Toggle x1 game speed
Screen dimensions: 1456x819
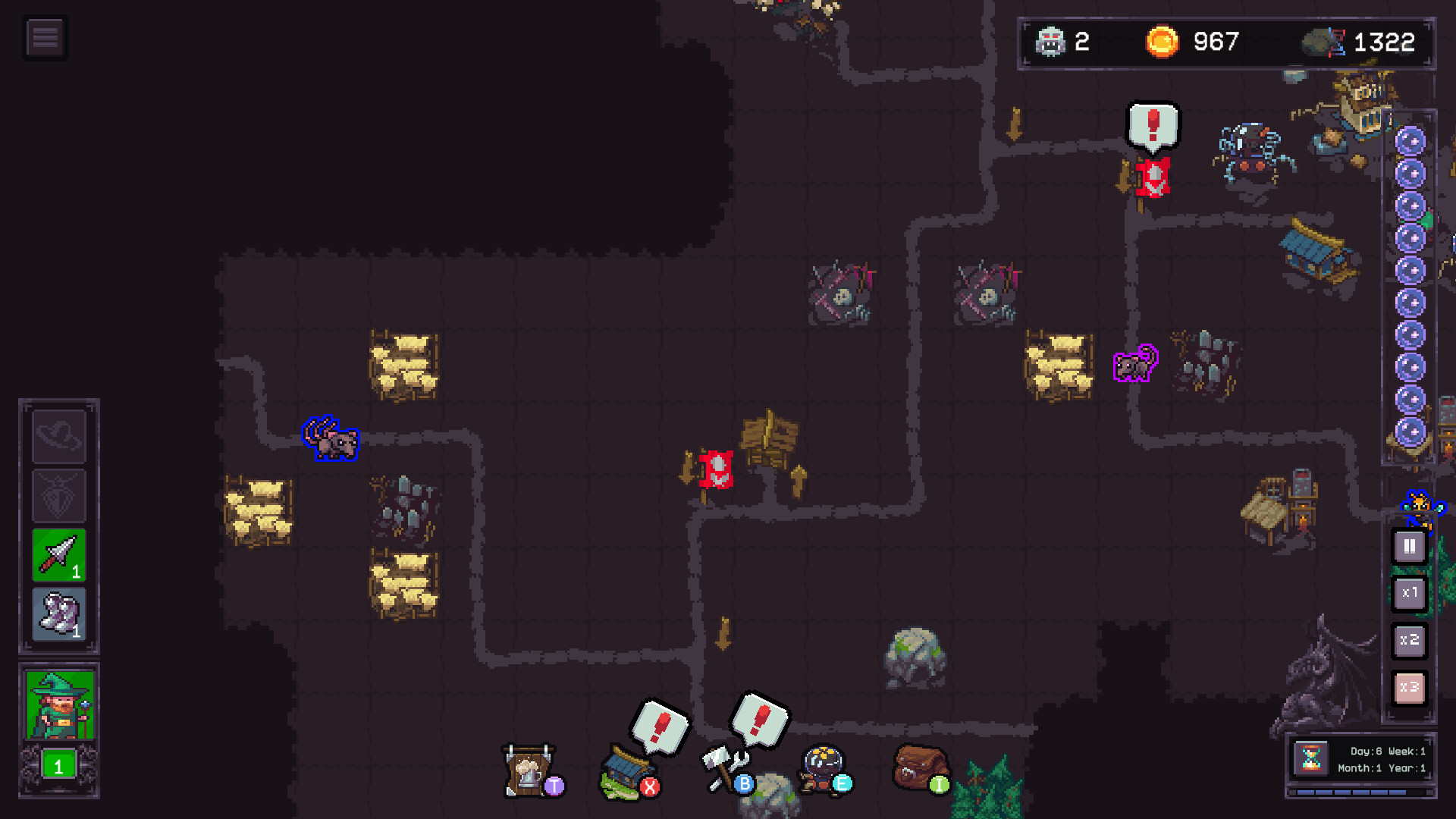click(1408, 594)
